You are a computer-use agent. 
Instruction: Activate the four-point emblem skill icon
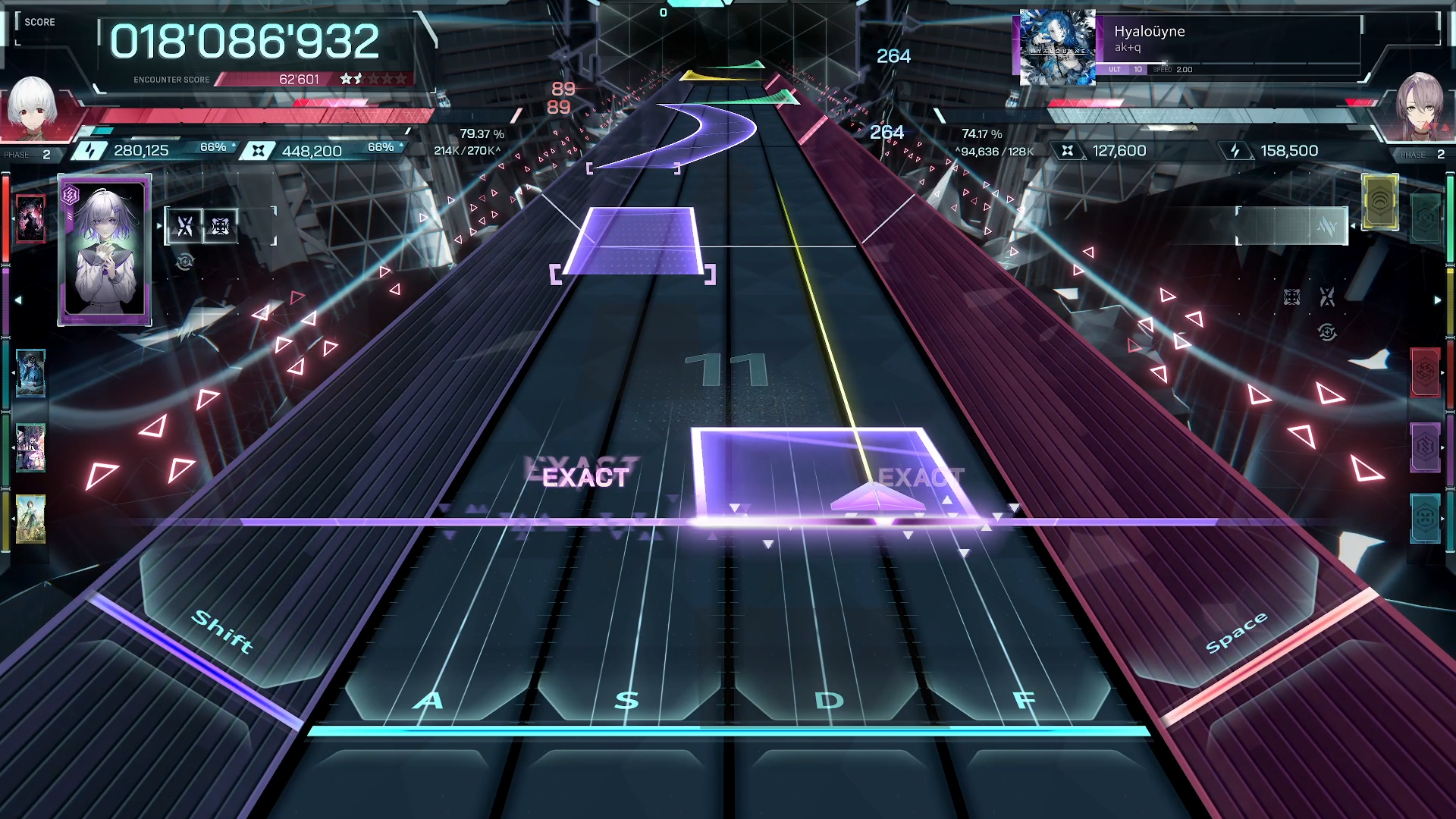tap(221, 226)
